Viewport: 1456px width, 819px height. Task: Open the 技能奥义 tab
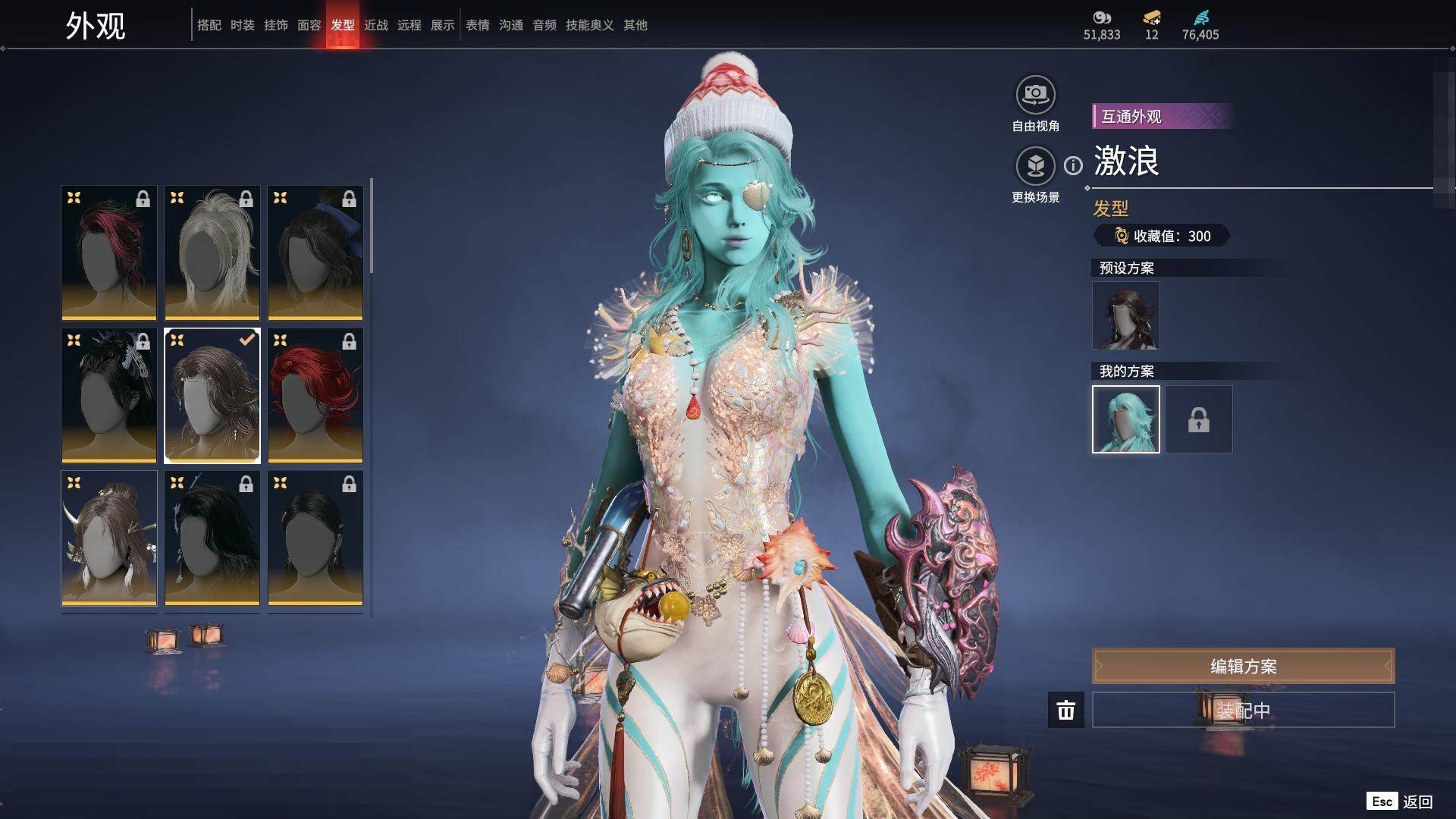(x=589, y=25)
